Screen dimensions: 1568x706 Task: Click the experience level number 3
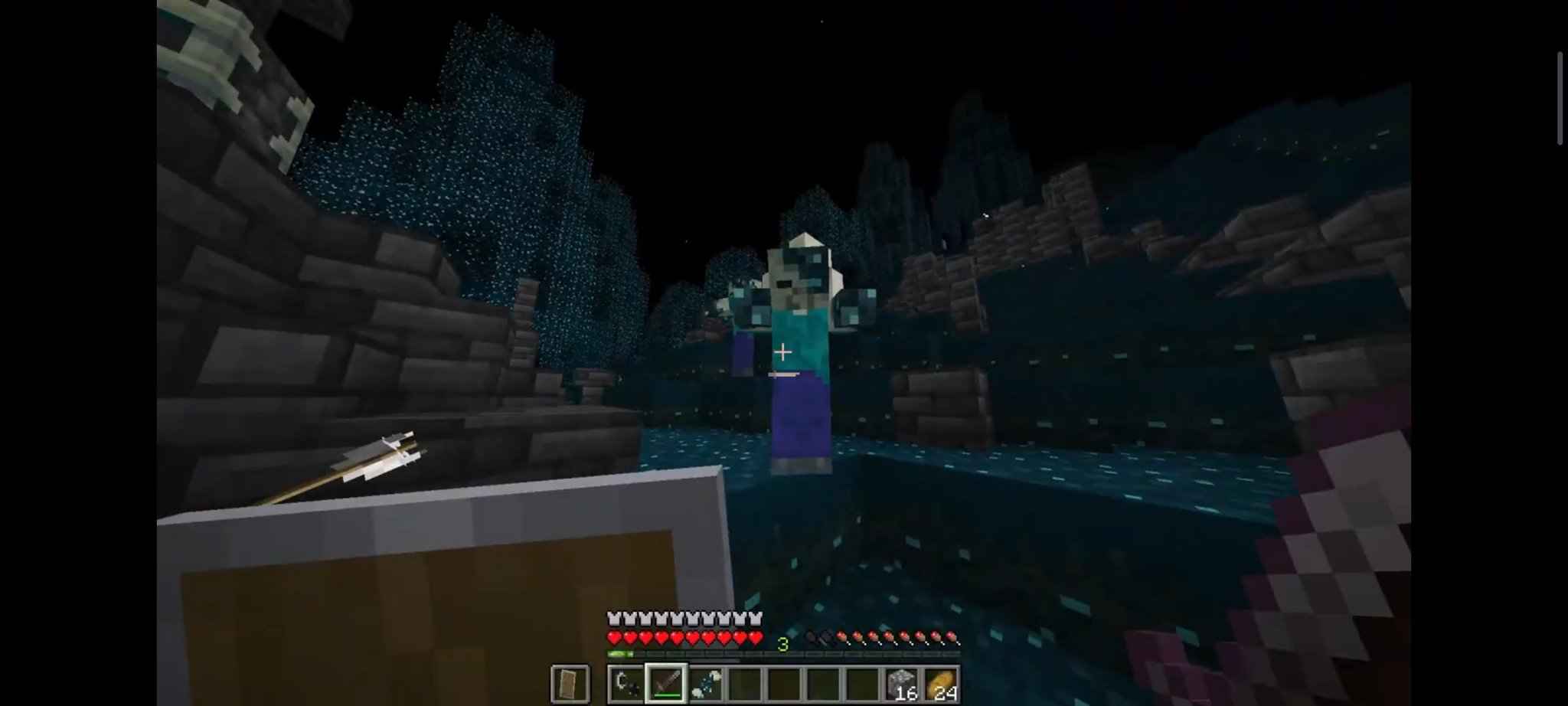(x=782, y=643)
